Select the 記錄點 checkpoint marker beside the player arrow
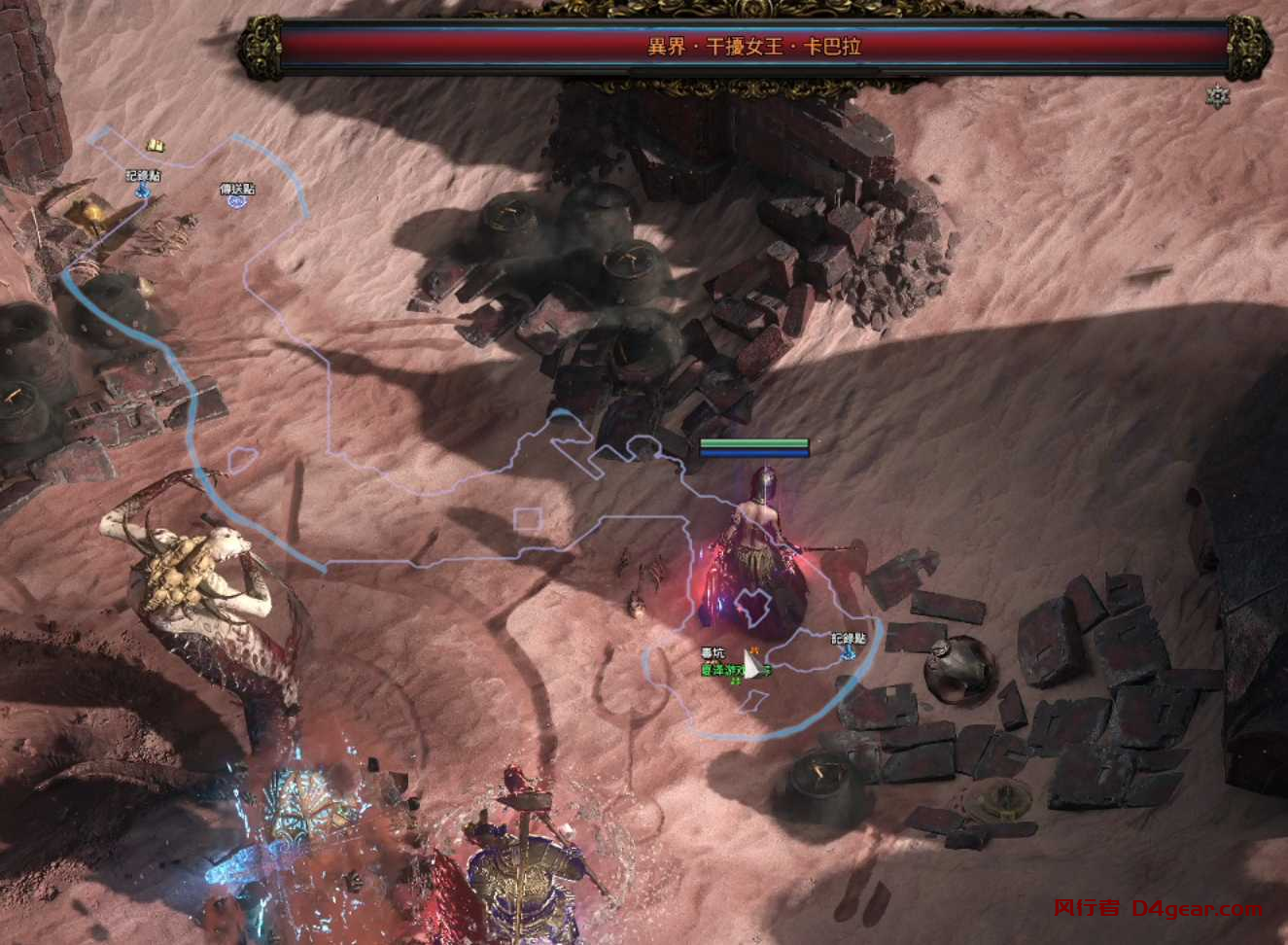The height and width of the screenshot is (945, 1288). [x=848, y=650]
